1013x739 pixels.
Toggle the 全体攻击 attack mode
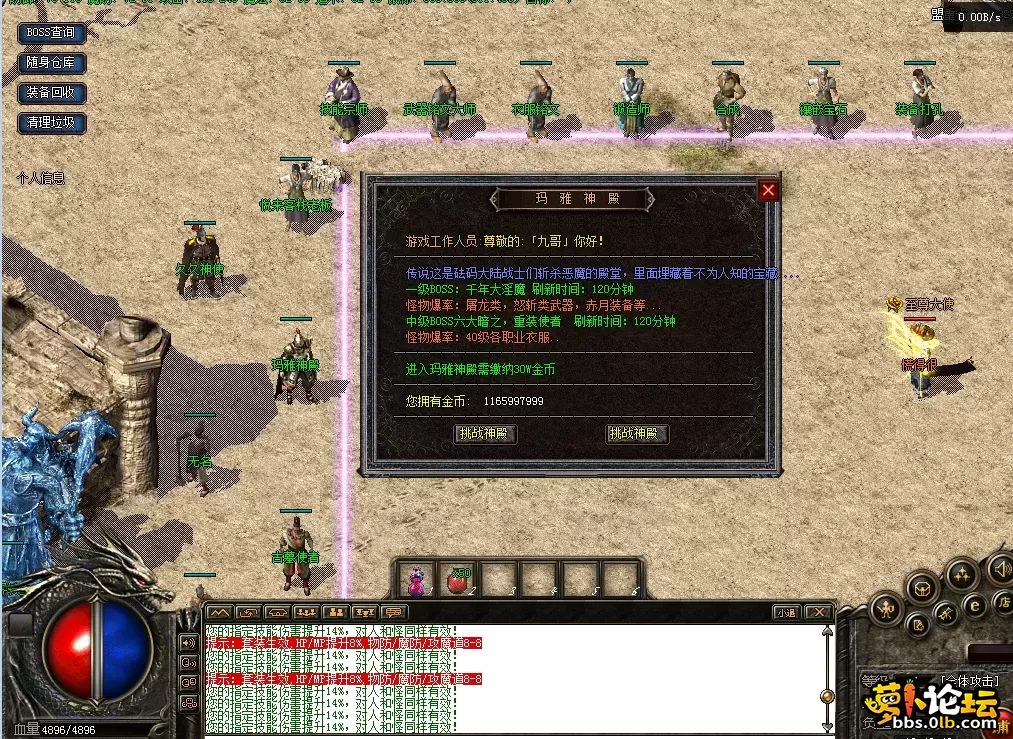point(970,681)
